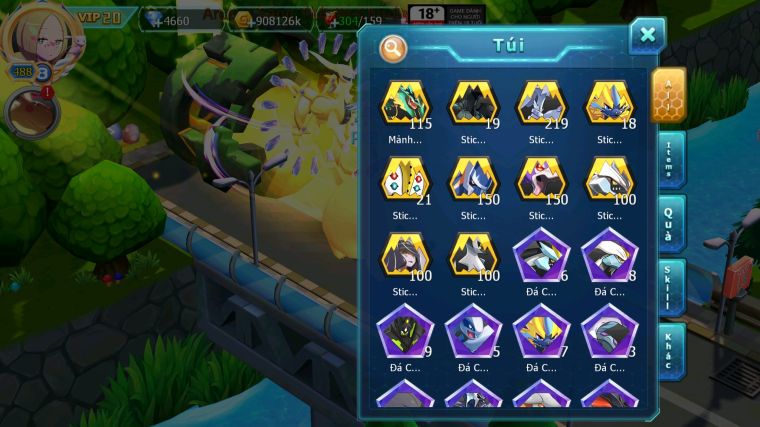Choose the purple stone with count 6
760x427 pixels.
pyautogui.click(x=541, y=256)
